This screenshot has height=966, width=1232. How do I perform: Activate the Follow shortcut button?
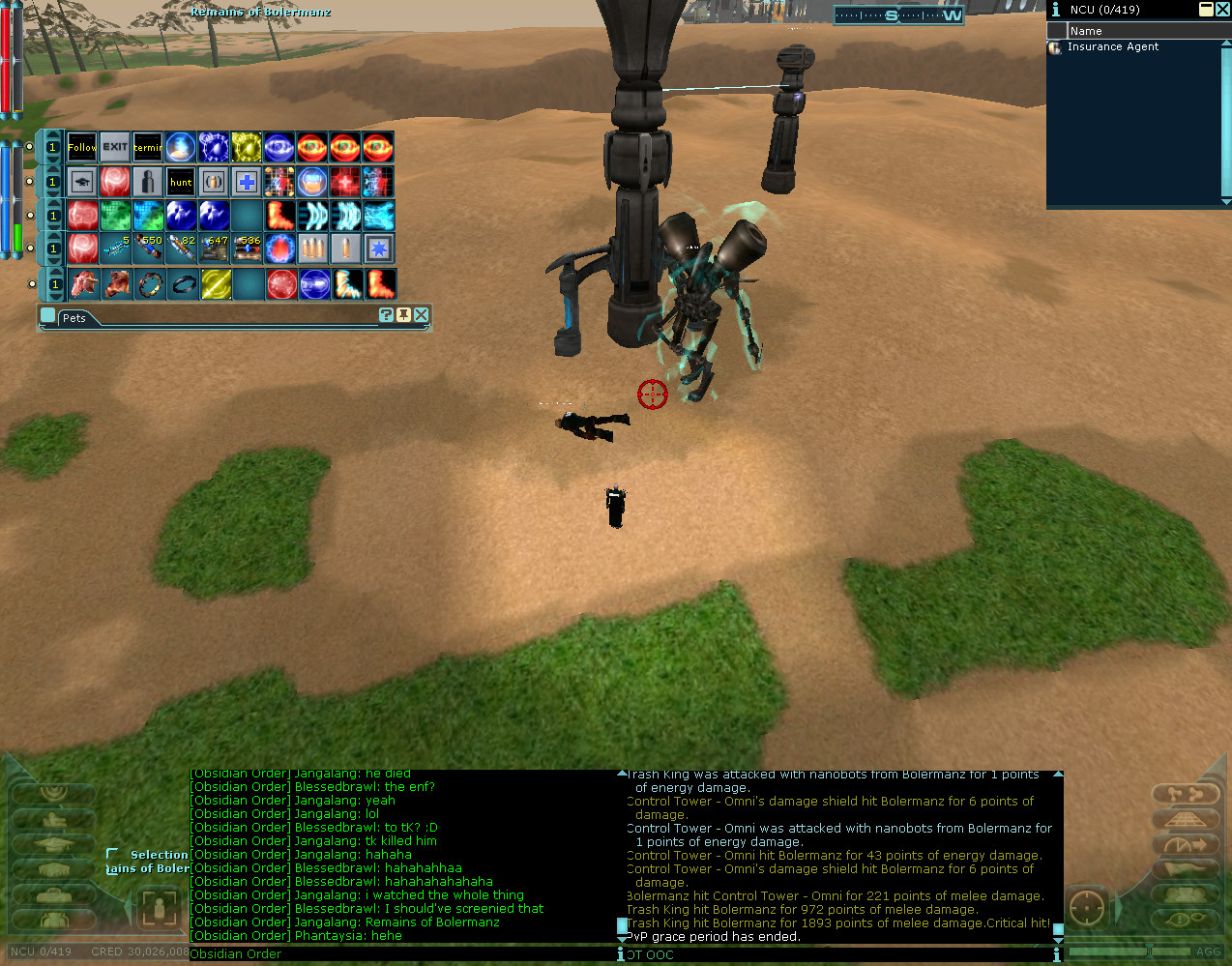coord(82,148)
